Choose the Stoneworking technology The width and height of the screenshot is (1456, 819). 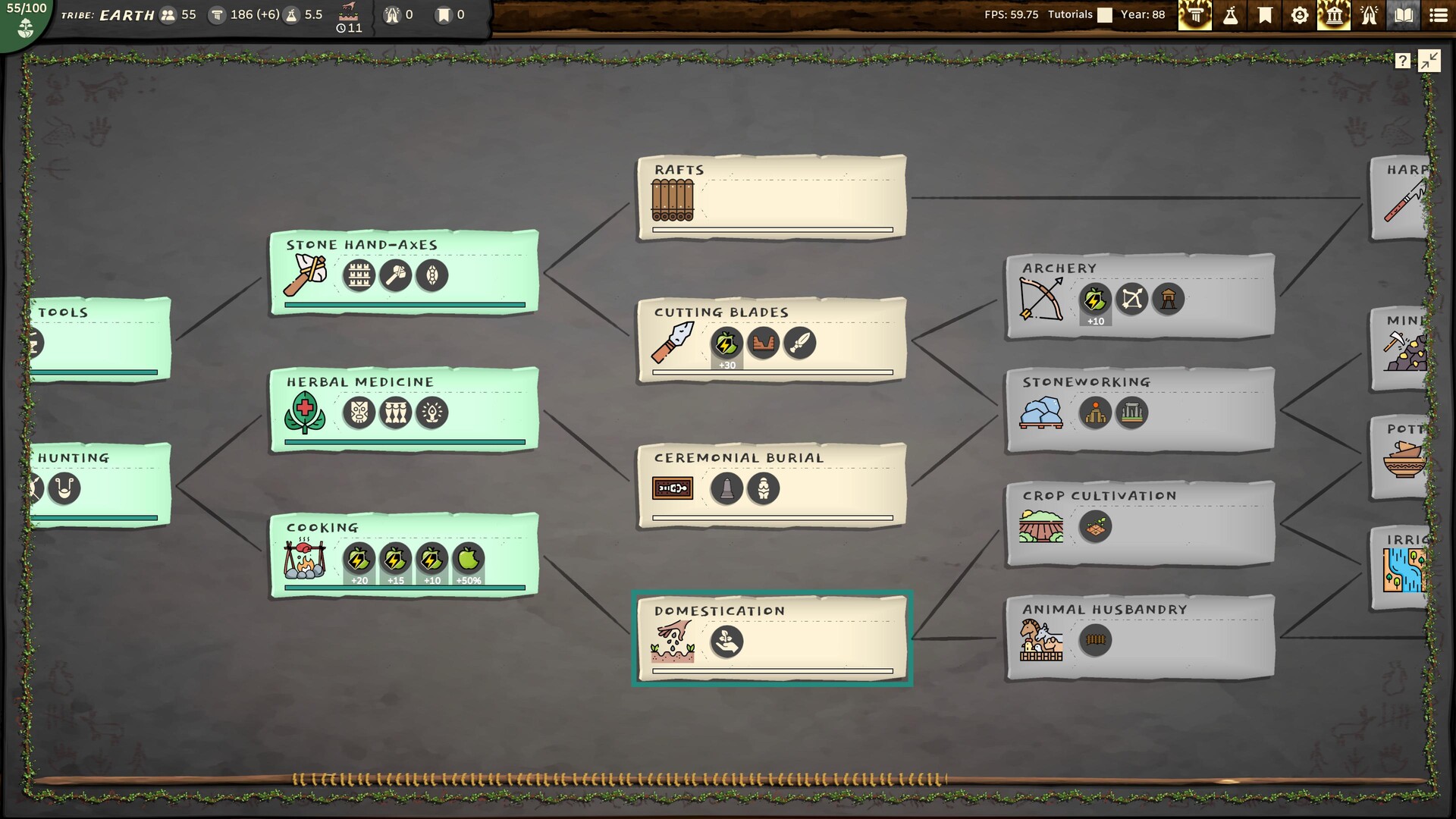point(1140,409)
